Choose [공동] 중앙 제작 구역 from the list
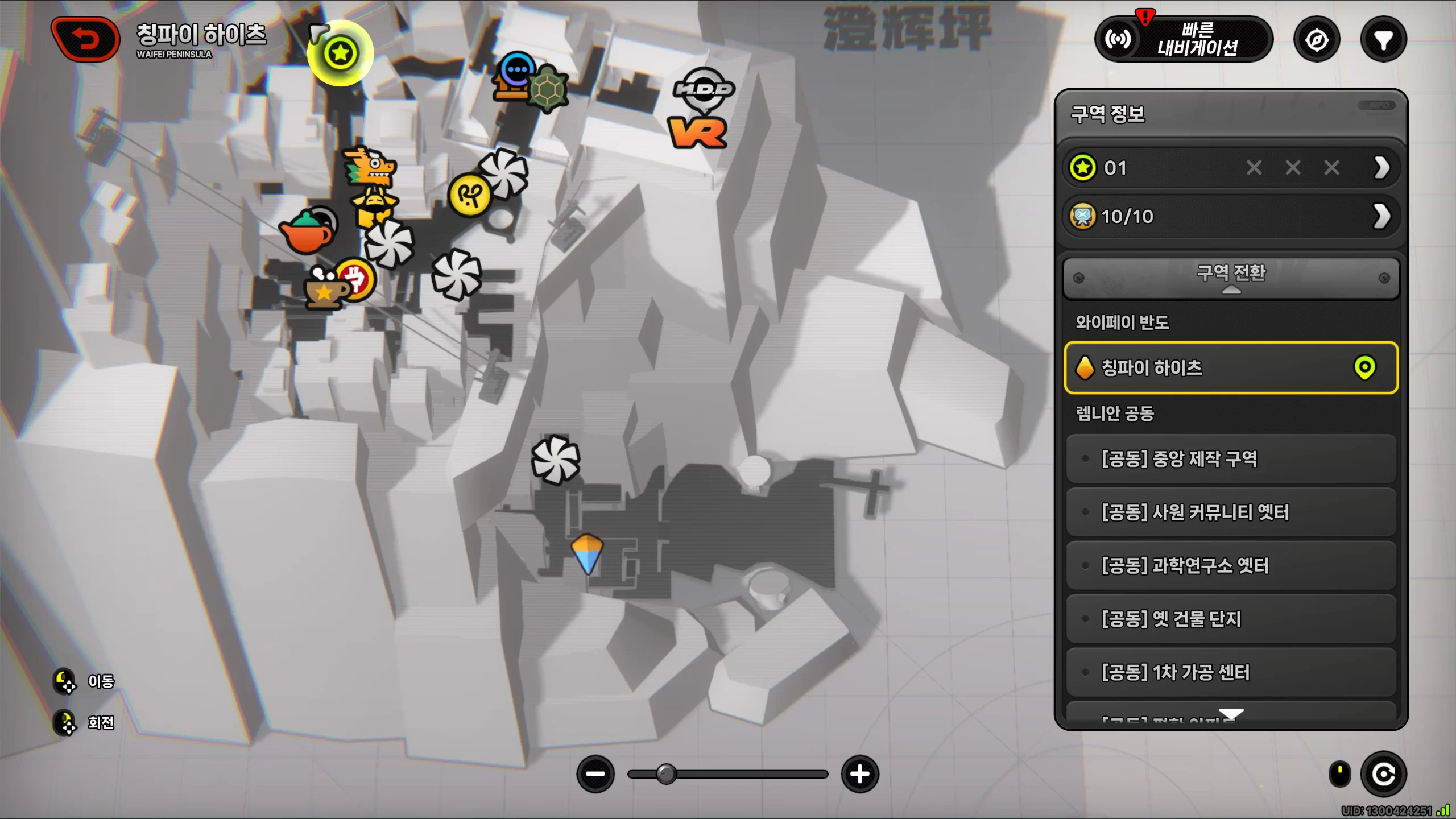 (x=1231, y=458)
